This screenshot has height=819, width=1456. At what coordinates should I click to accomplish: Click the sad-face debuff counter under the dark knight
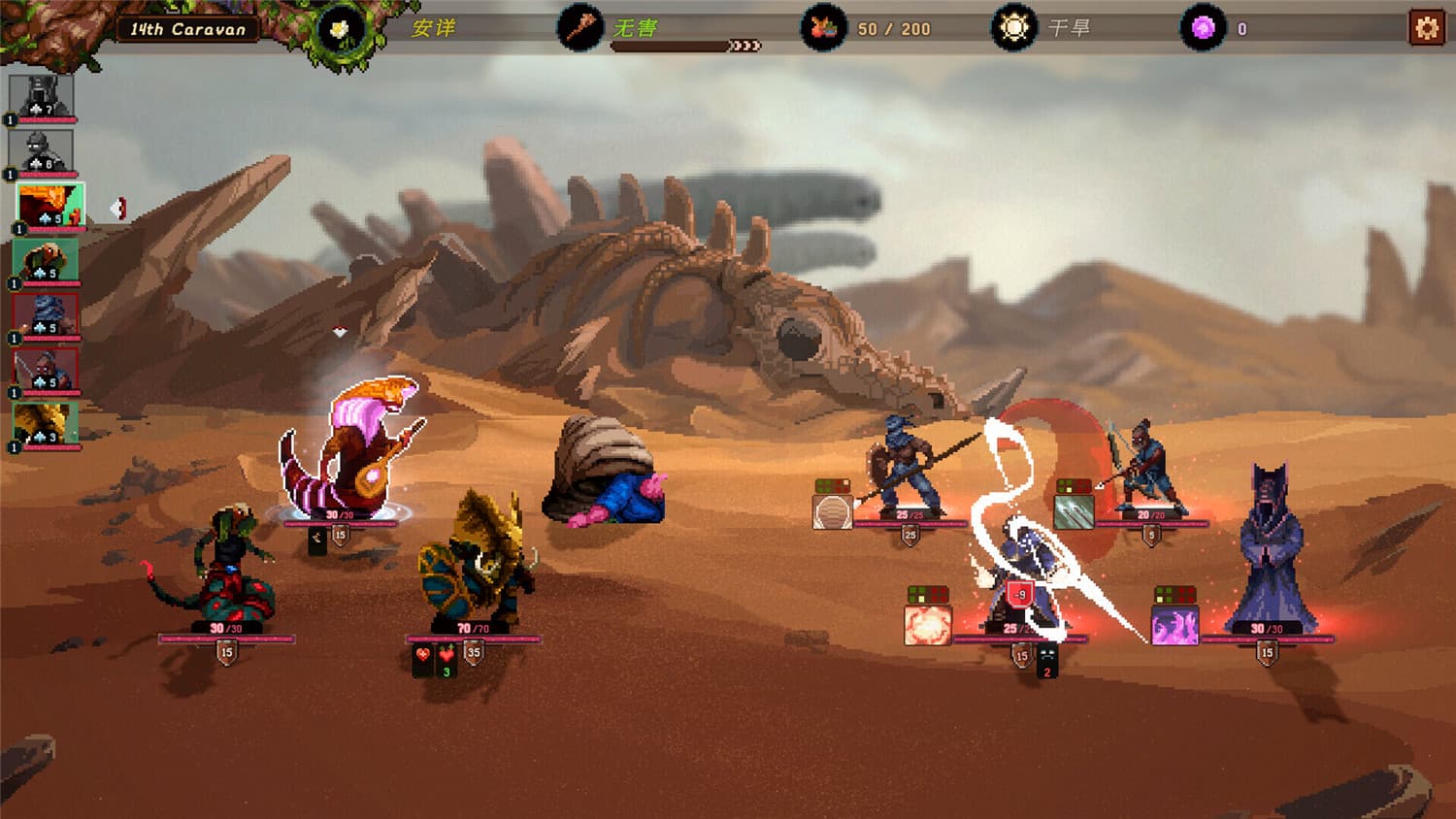[x=1045, y=660]
